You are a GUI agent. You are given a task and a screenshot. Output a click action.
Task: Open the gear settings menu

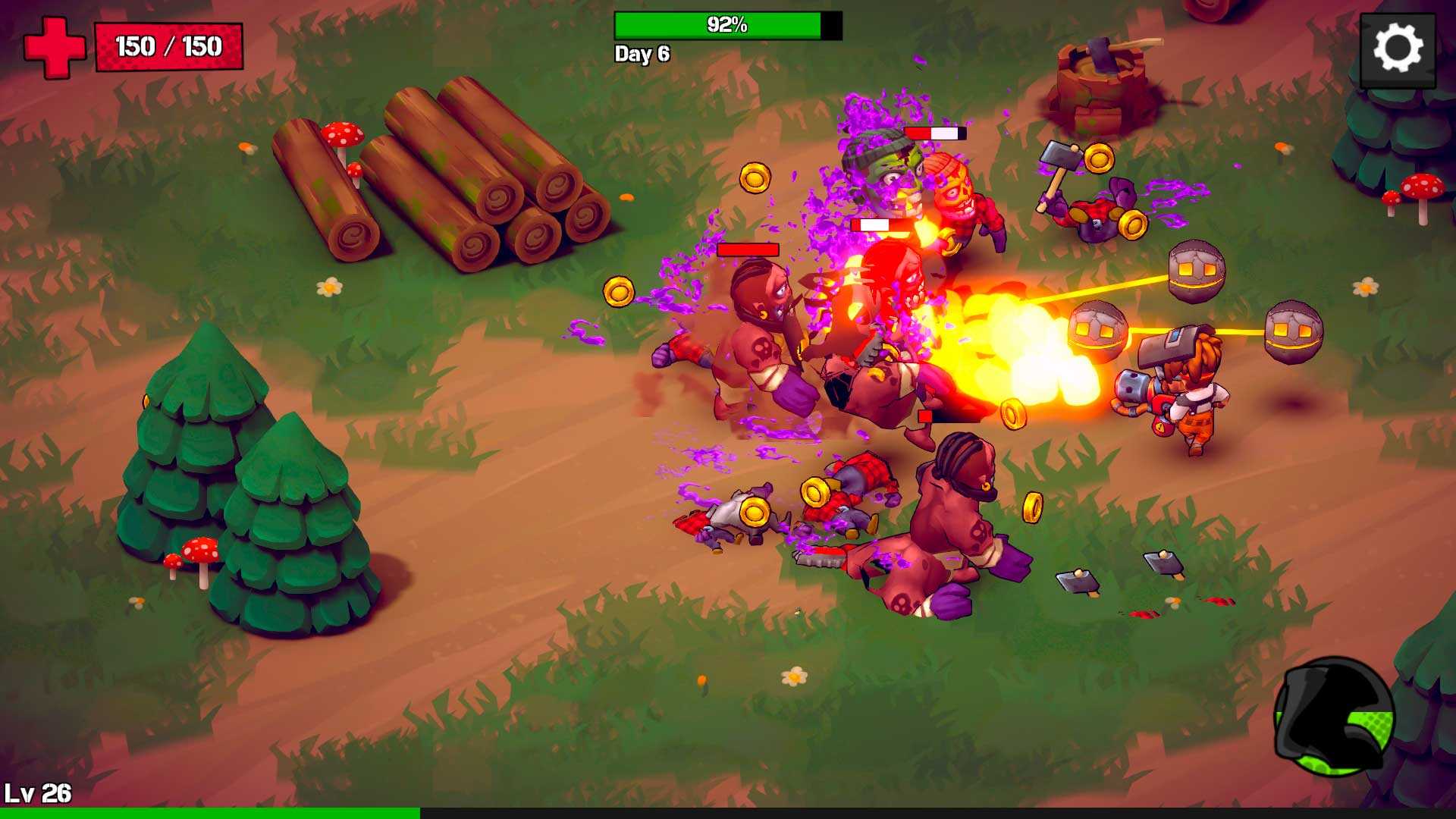(x=1398, y=49)
